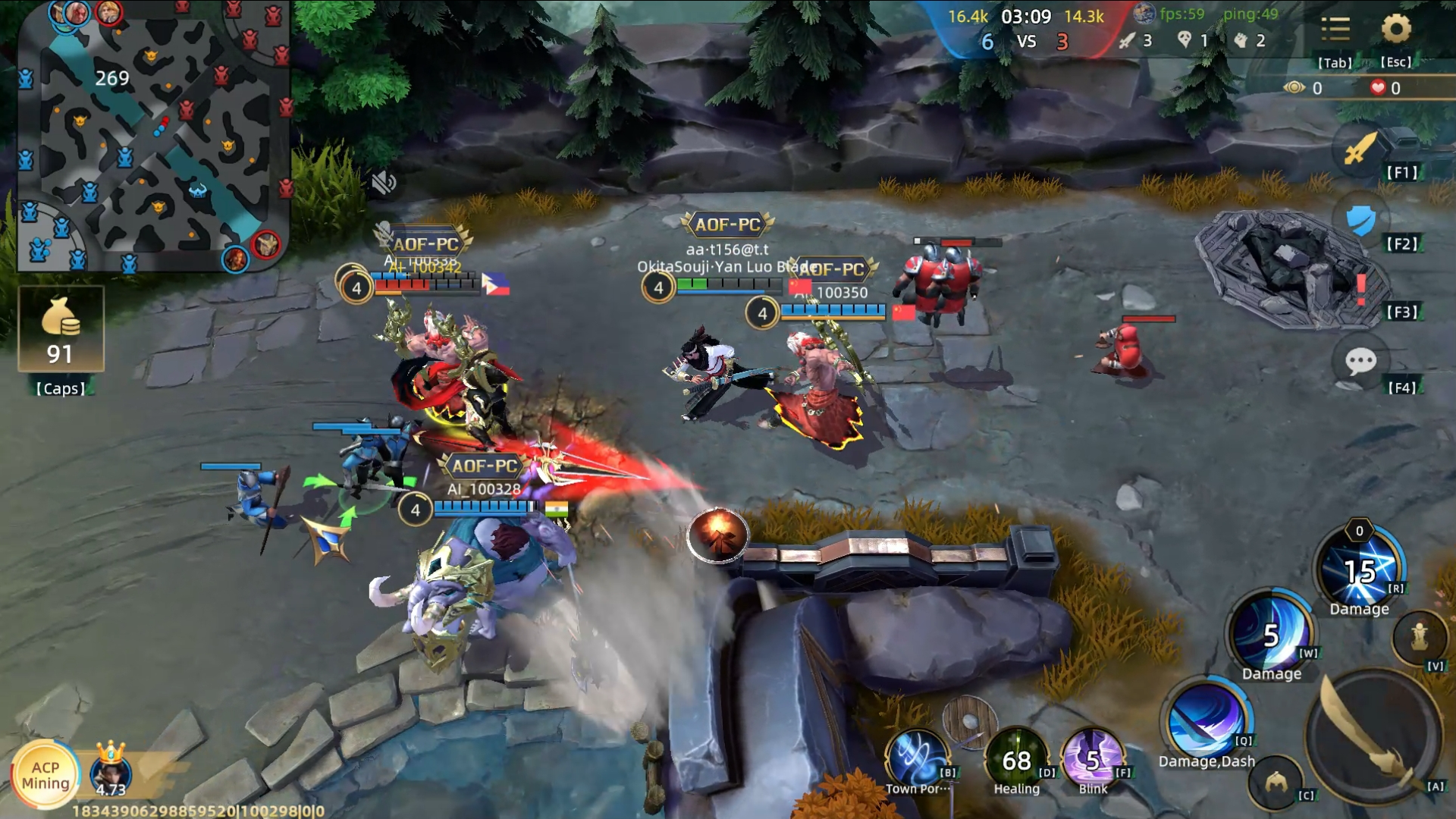1456x819 pixels.
Task: Use the Healing spell [D]
Action: tap(1016, 758)
